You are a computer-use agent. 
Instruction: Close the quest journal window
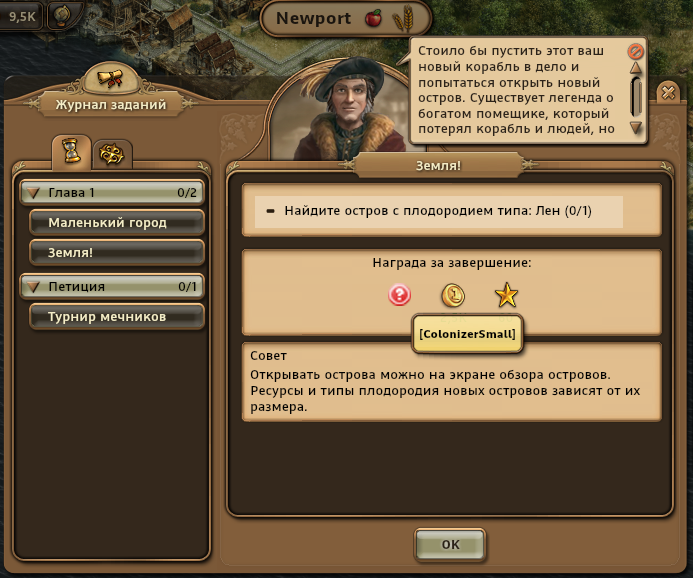click(x=668, y=92)
